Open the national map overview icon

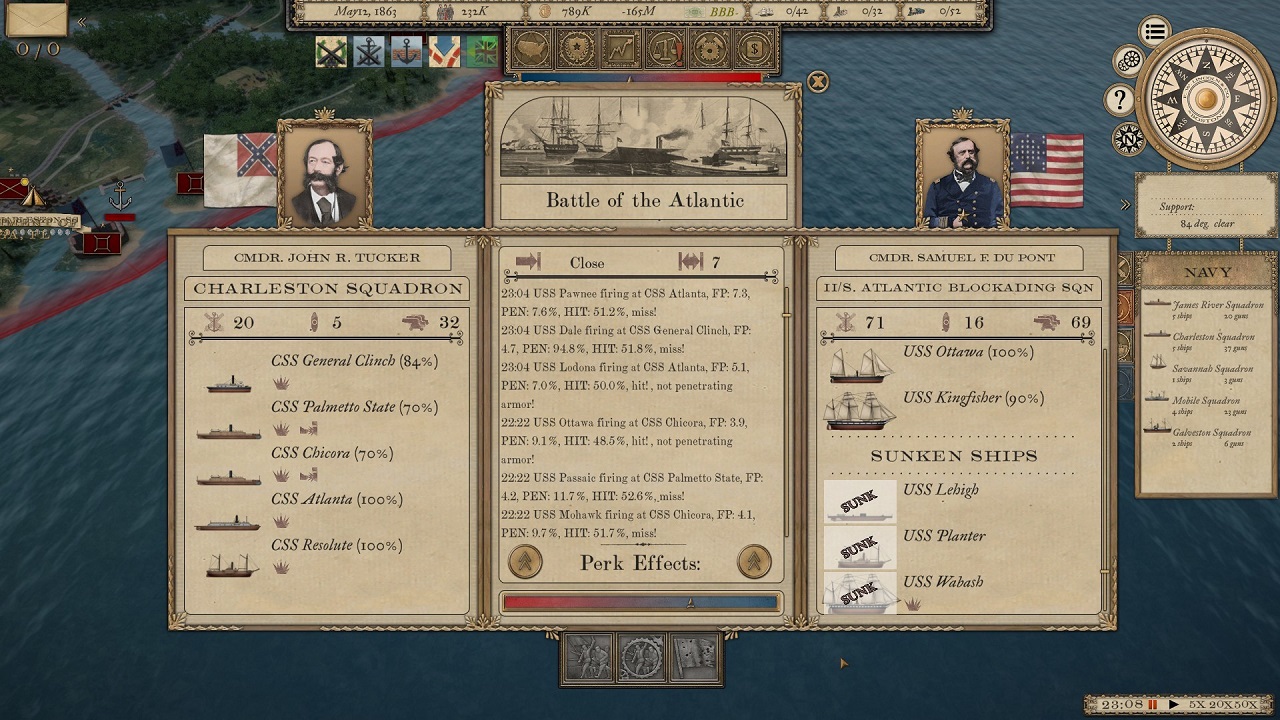pos(529,47)
